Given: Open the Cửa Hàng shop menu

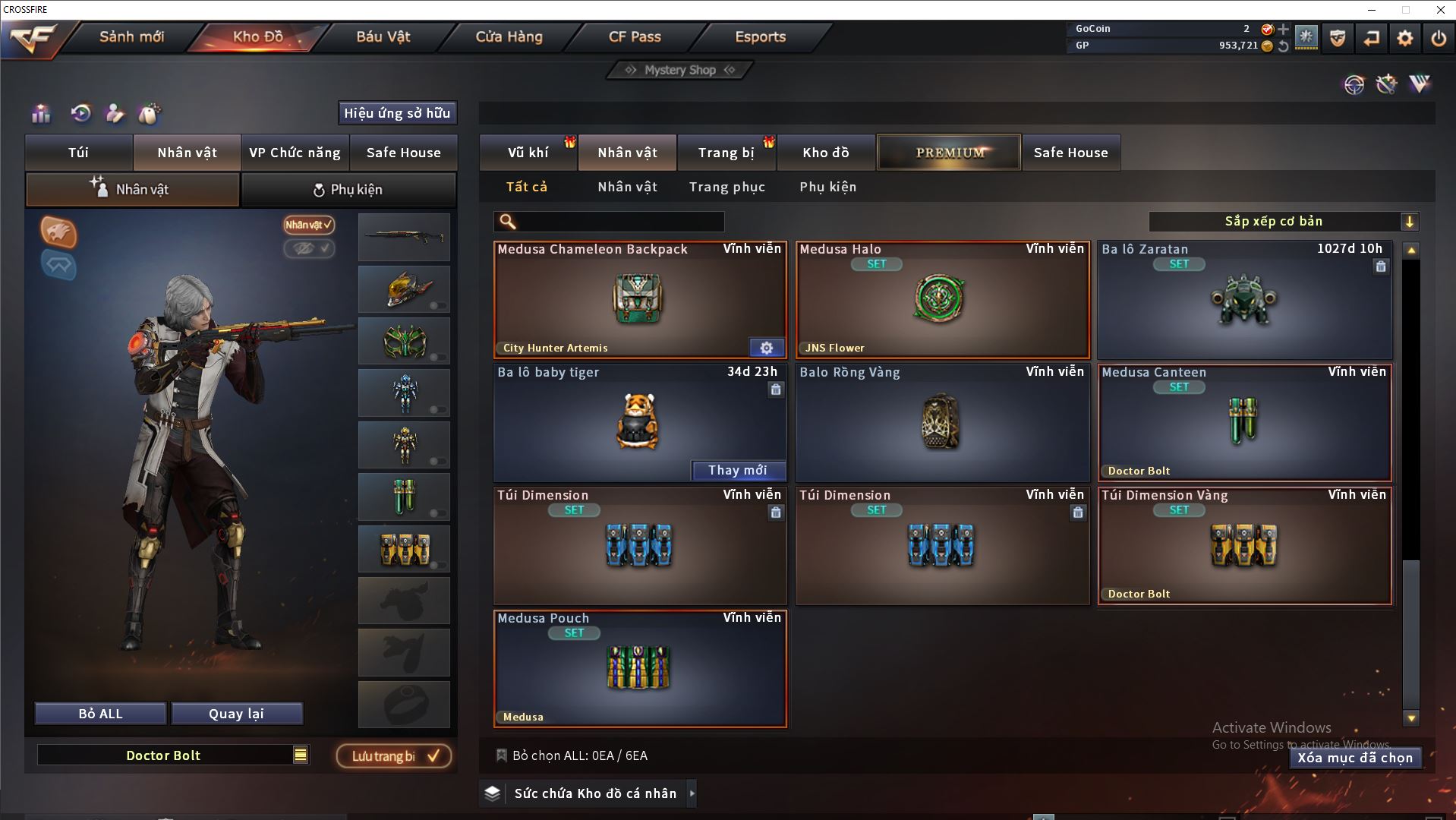Looking at the screenshot, I should point(509,36).
